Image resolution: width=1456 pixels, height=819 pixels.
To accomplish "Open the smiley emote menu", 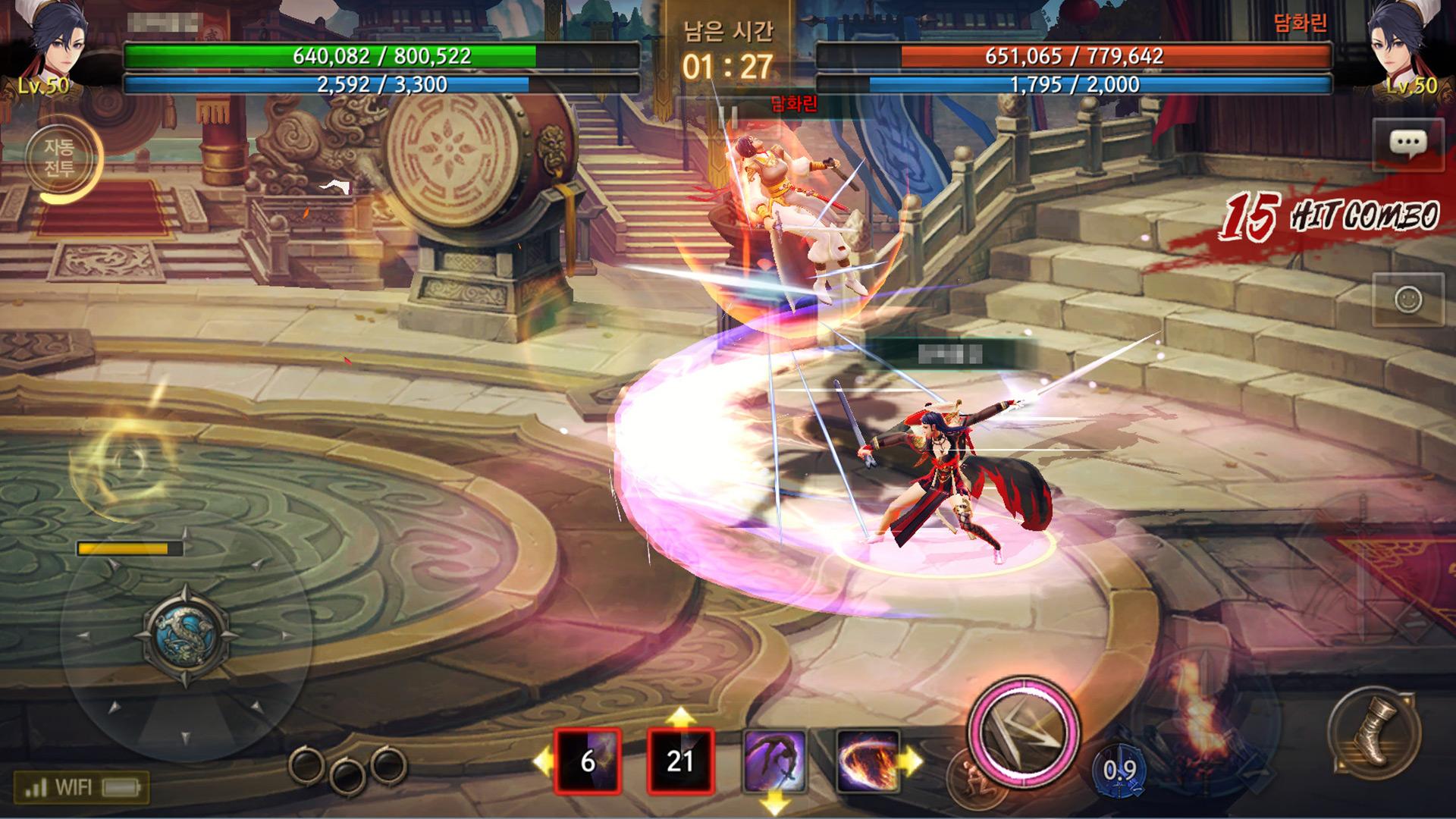I will pos(1408,300).
